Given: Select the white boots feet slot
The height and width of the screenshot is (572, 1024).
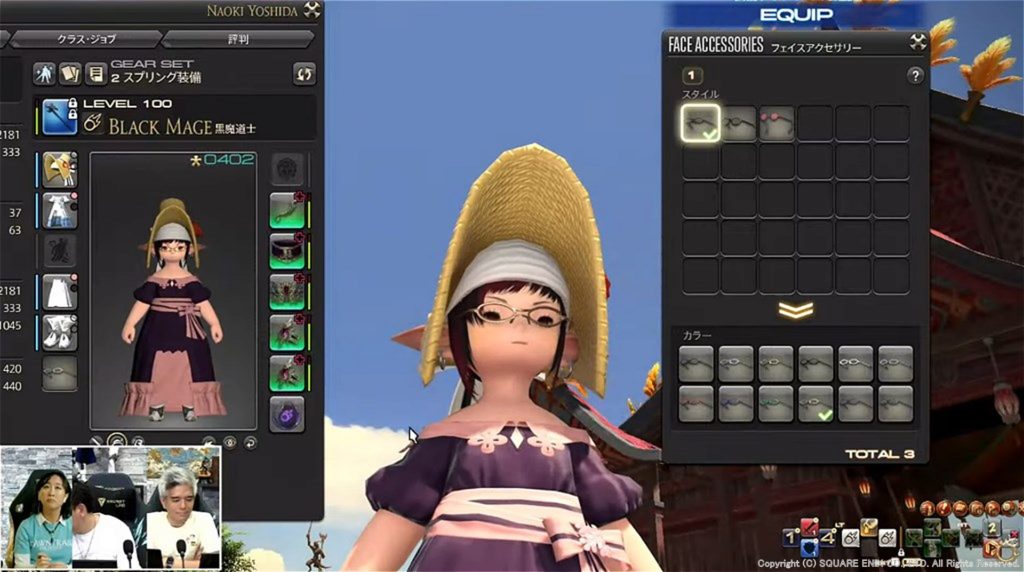Looking at the screenshot, I should click(60, 332).
